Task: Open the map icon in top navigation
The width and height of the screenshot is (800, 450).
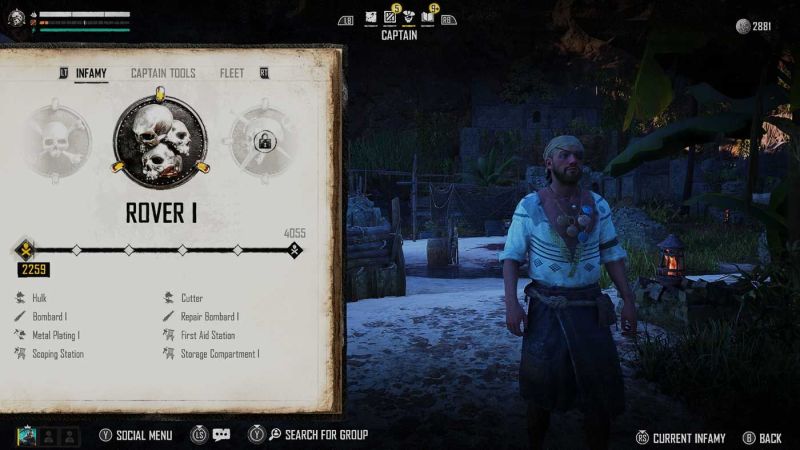Action: pyautogui.click(x=371, y=17)
